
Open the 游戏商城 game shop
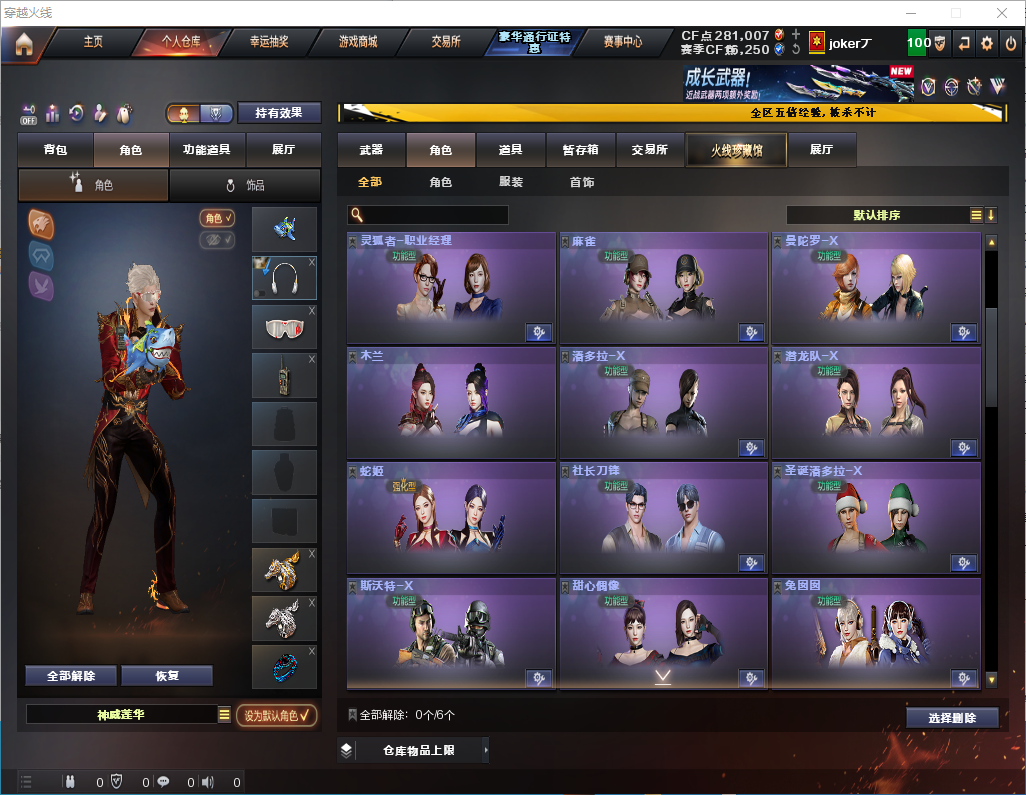pos(357,42)
